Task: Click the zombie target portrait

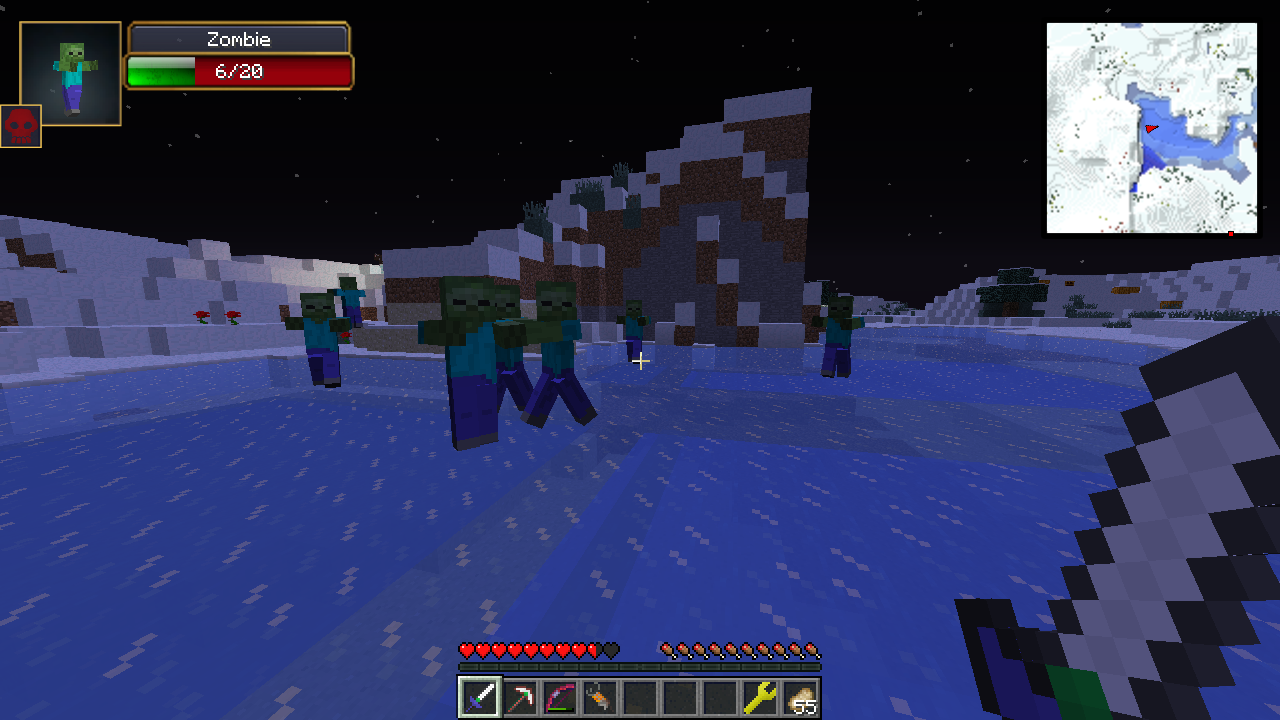Action: pyautogui.click(x=71, y=74)
